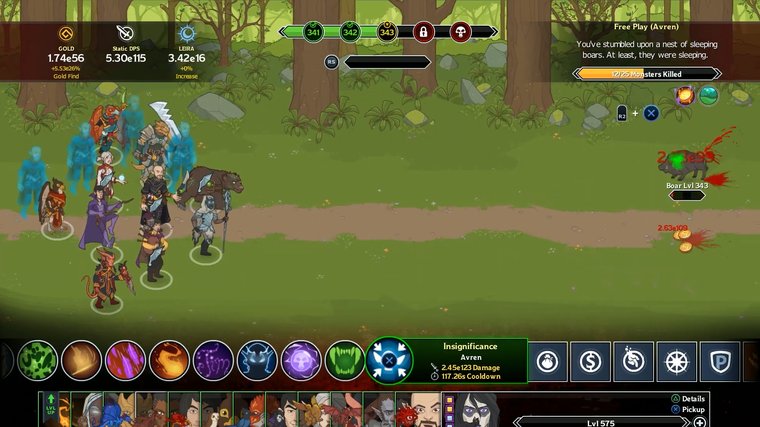This screenshot has height=427, width=760.
Task: Select area 342 on the progress bar
Action: tap(349, 32)
